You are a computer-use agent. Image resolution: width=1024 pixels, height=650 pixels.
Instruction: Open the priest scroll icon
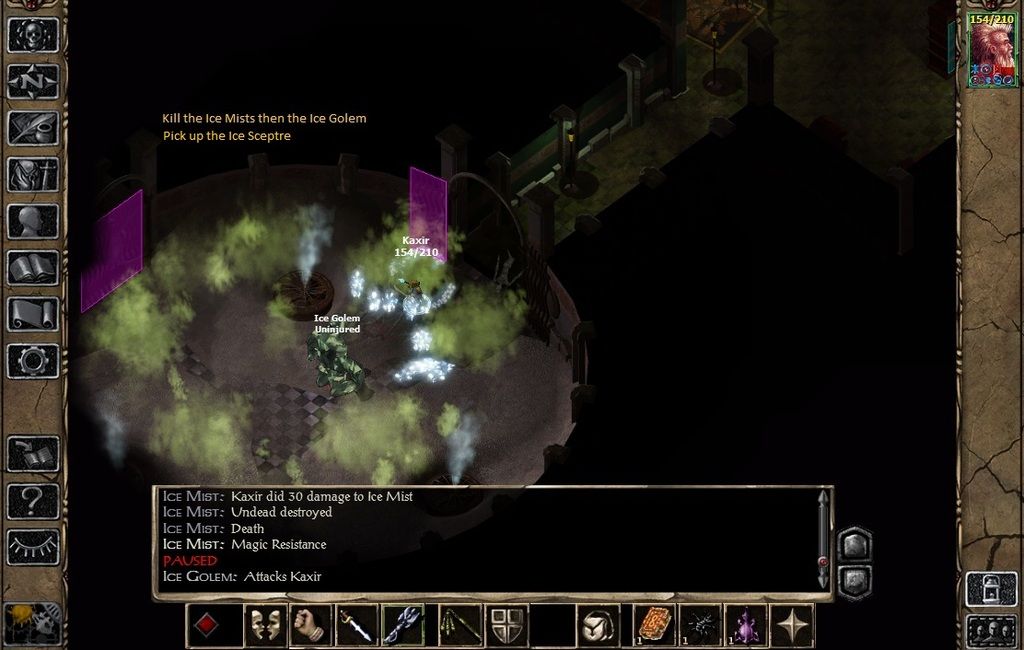click(33, 314)
